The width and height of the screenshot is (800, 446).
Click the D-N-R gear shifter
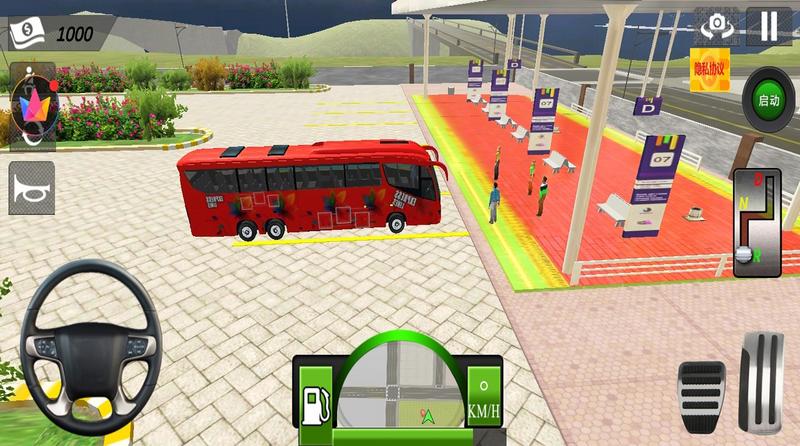point(756,223)
